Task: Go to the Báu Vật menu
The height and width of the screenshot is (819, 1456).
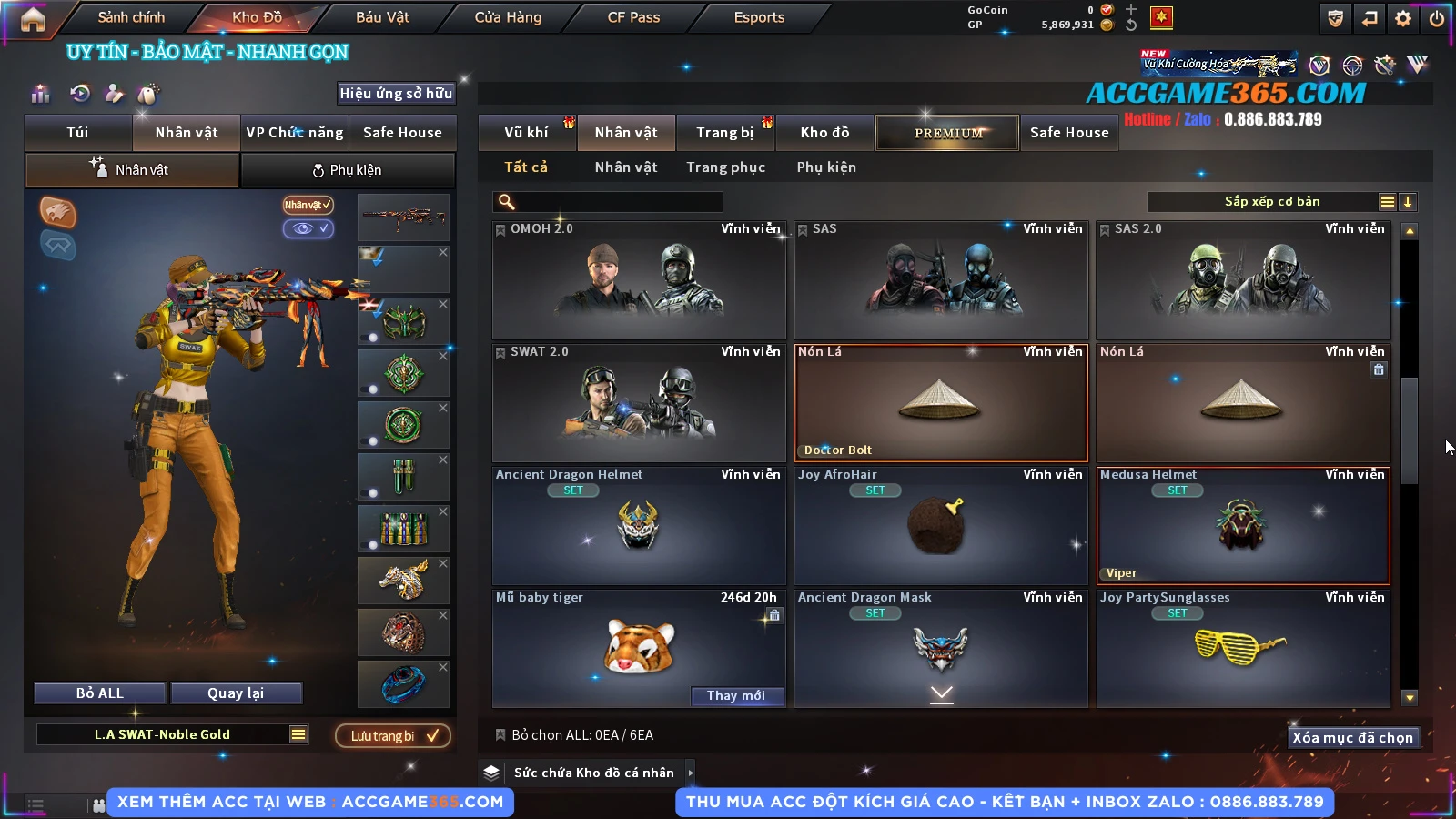Action: (382, 17)
